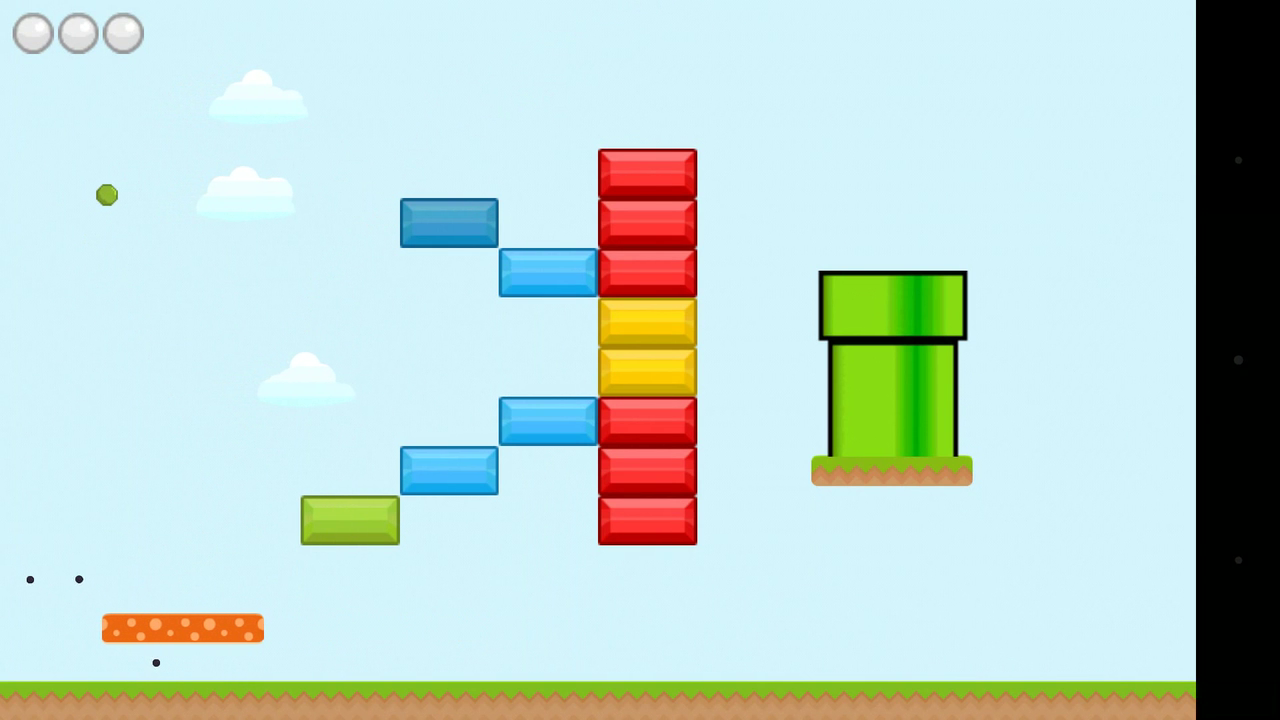Click the cloud above the green brick
Image resolution: width=1280 pixels, height=720 pixels.
(x=305, y=382)
